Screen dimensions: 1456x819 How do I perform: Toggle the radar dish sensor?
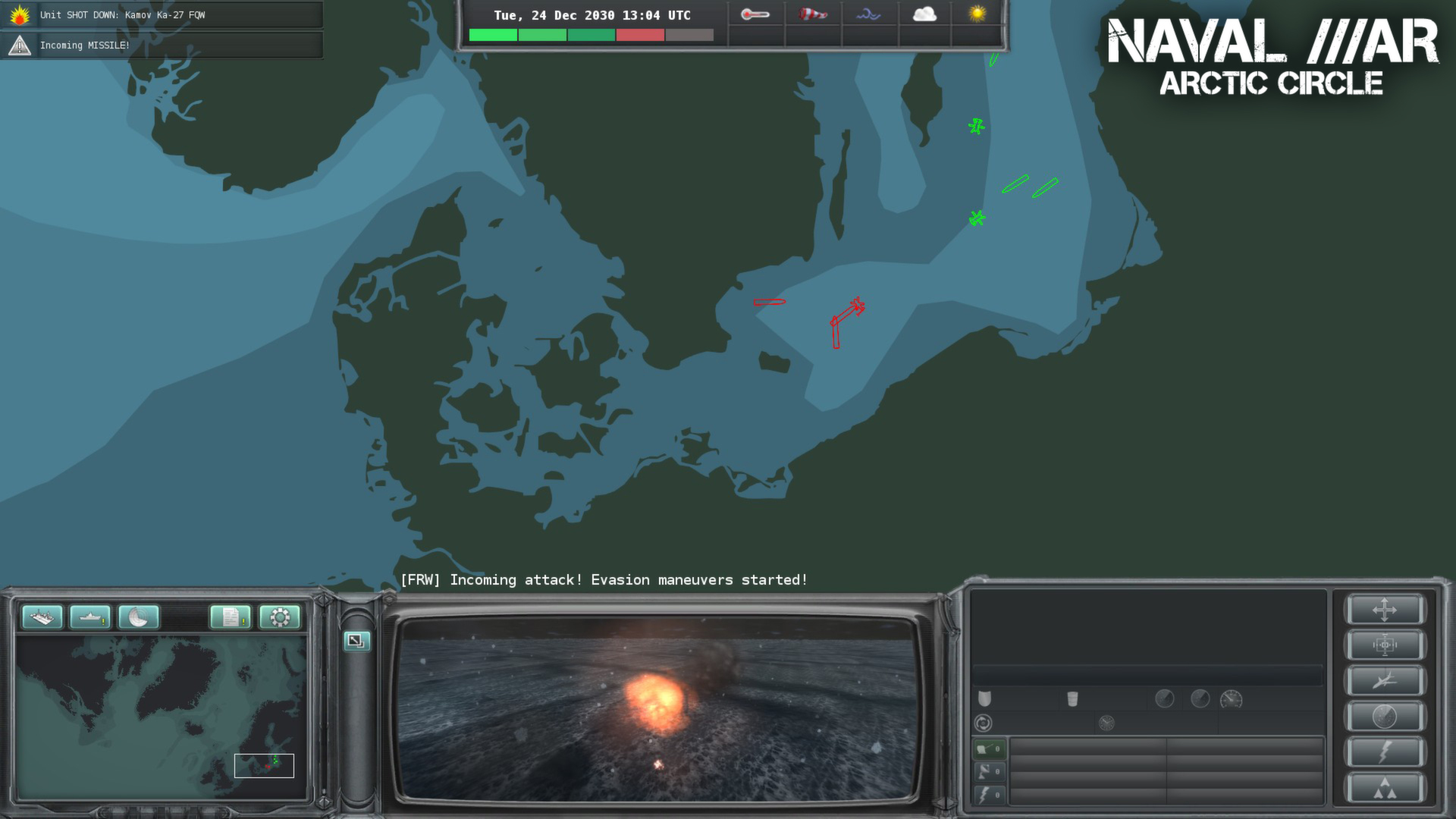point(989,771)
